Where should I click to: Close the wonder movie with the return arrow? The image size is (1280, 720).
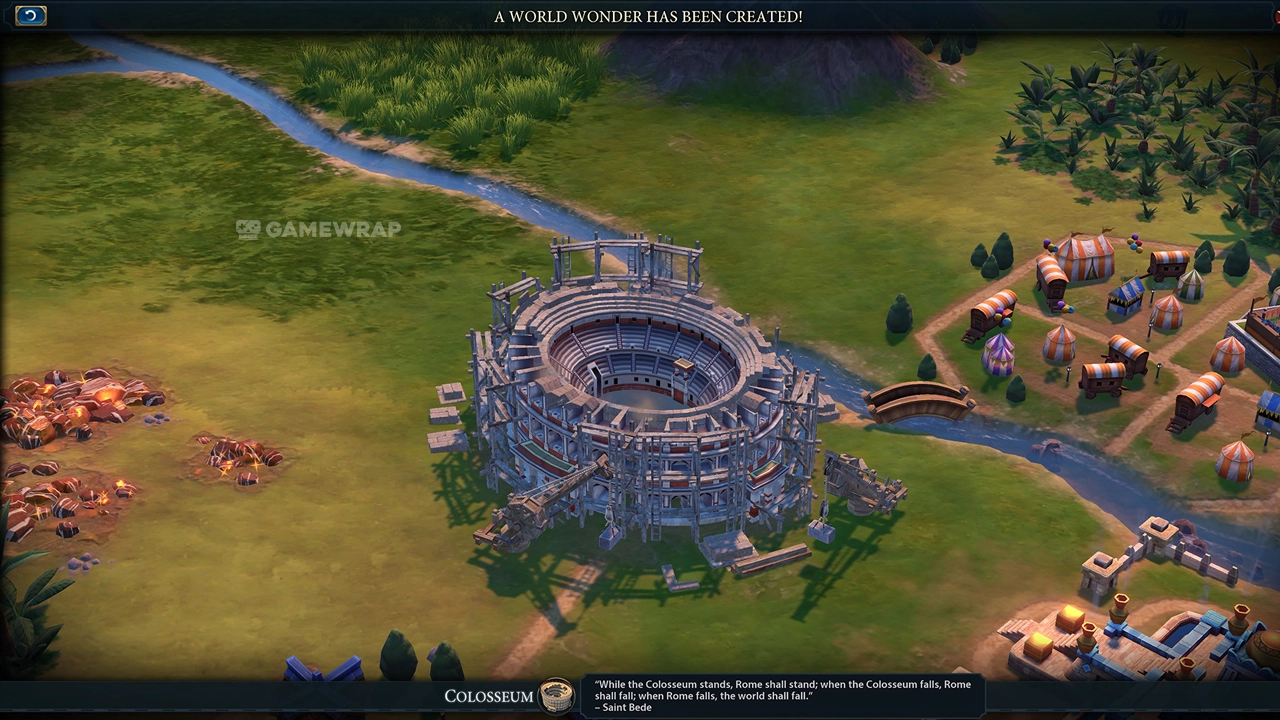31,15
